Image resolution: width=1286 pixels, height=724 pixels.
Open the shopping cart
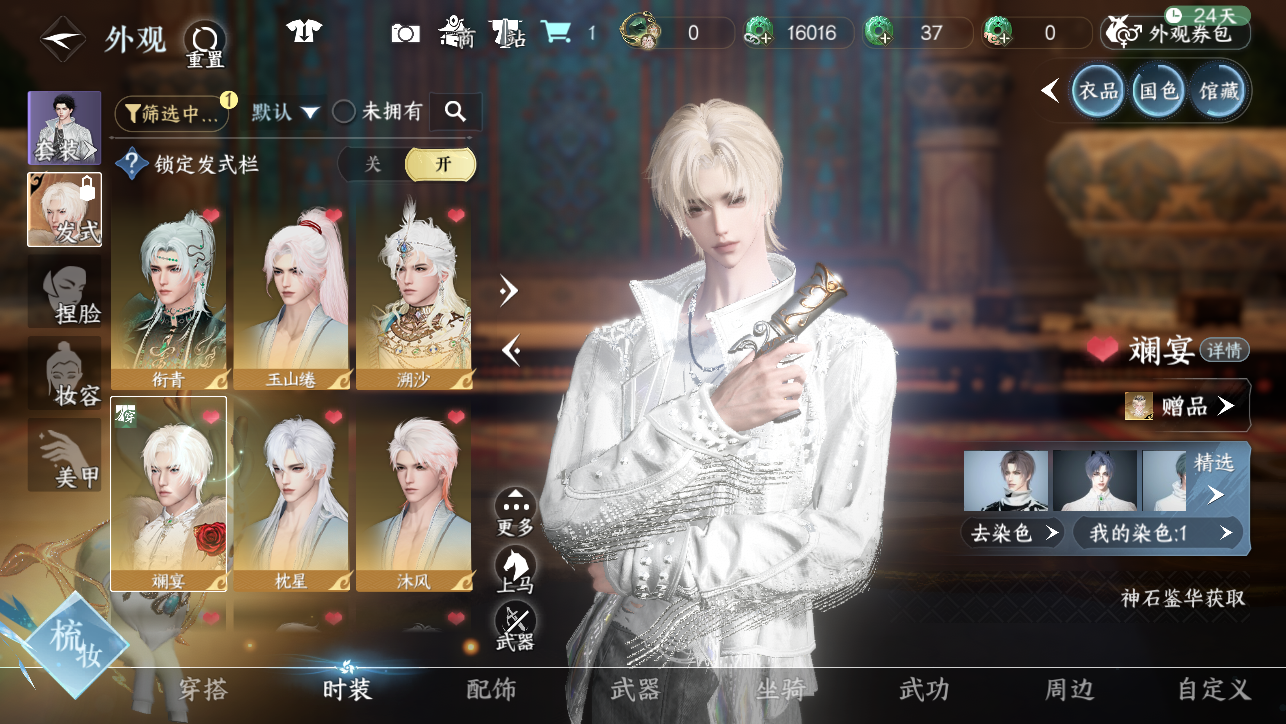click(x=555, y=33)
